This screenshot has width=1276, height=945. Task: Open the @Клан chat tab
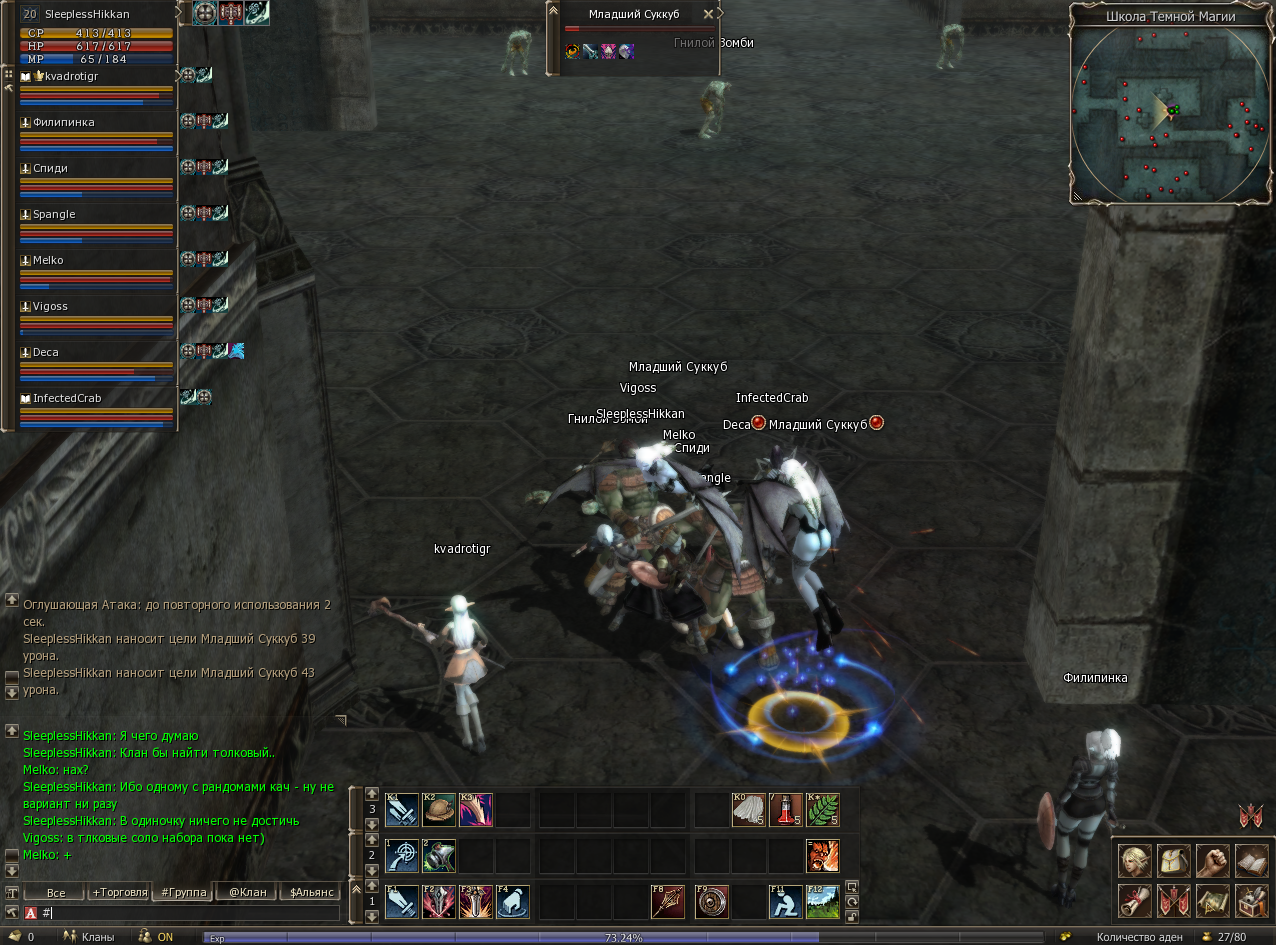pyautogui.click(x=247, y=892)
